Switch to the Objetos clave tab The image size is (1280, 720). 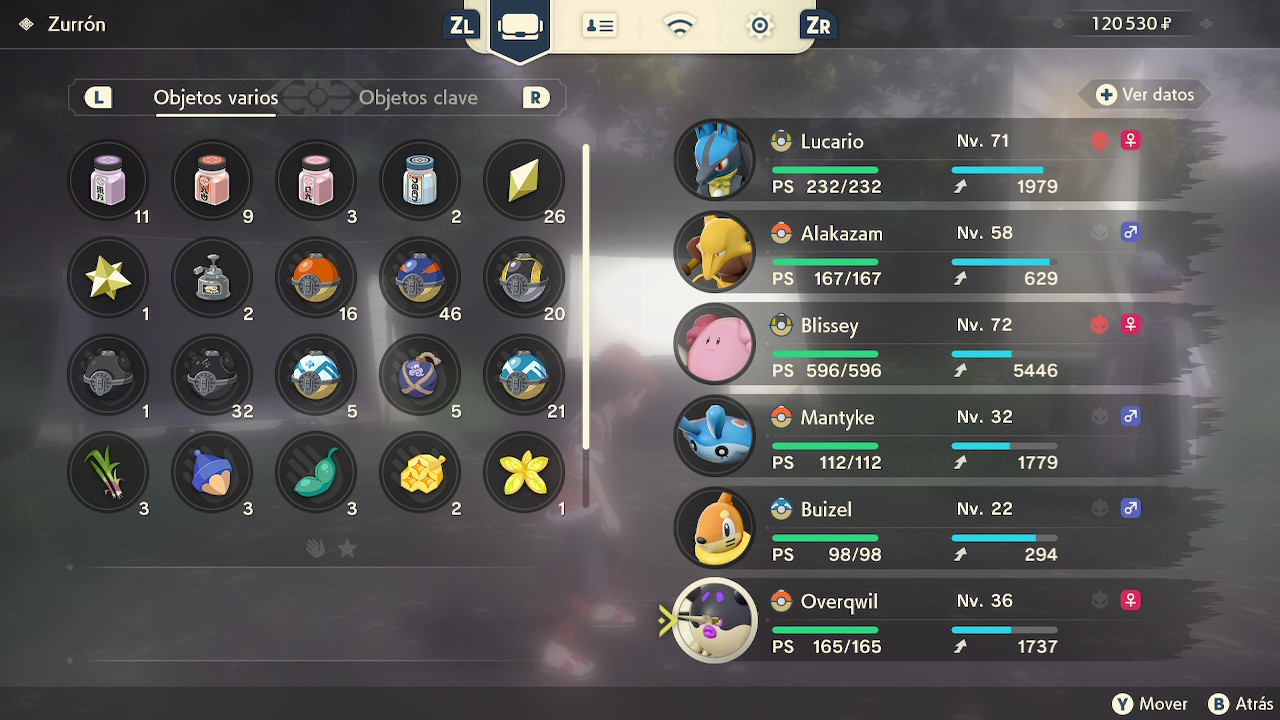(418, 98)
